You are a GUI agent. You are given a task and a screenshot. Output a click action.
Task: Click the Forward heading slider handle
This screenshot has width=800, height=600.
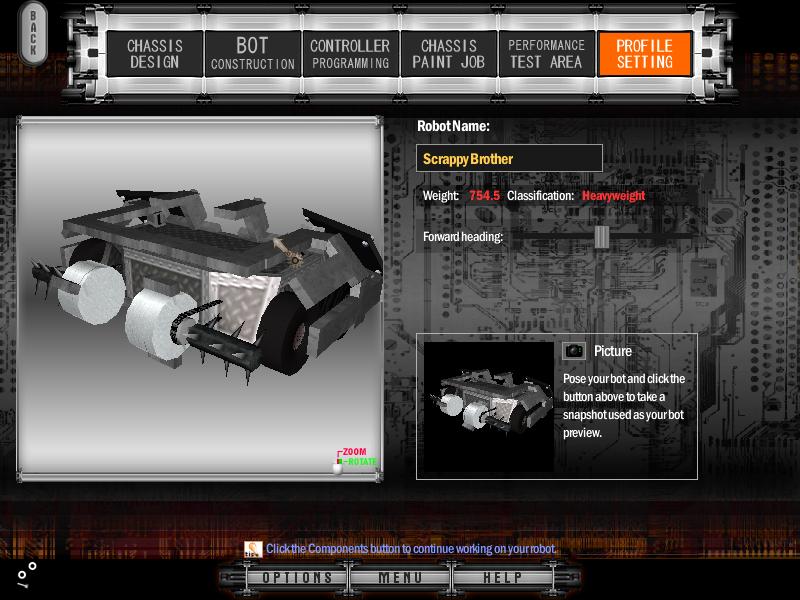pyautogui.click(x=601, y=237)
